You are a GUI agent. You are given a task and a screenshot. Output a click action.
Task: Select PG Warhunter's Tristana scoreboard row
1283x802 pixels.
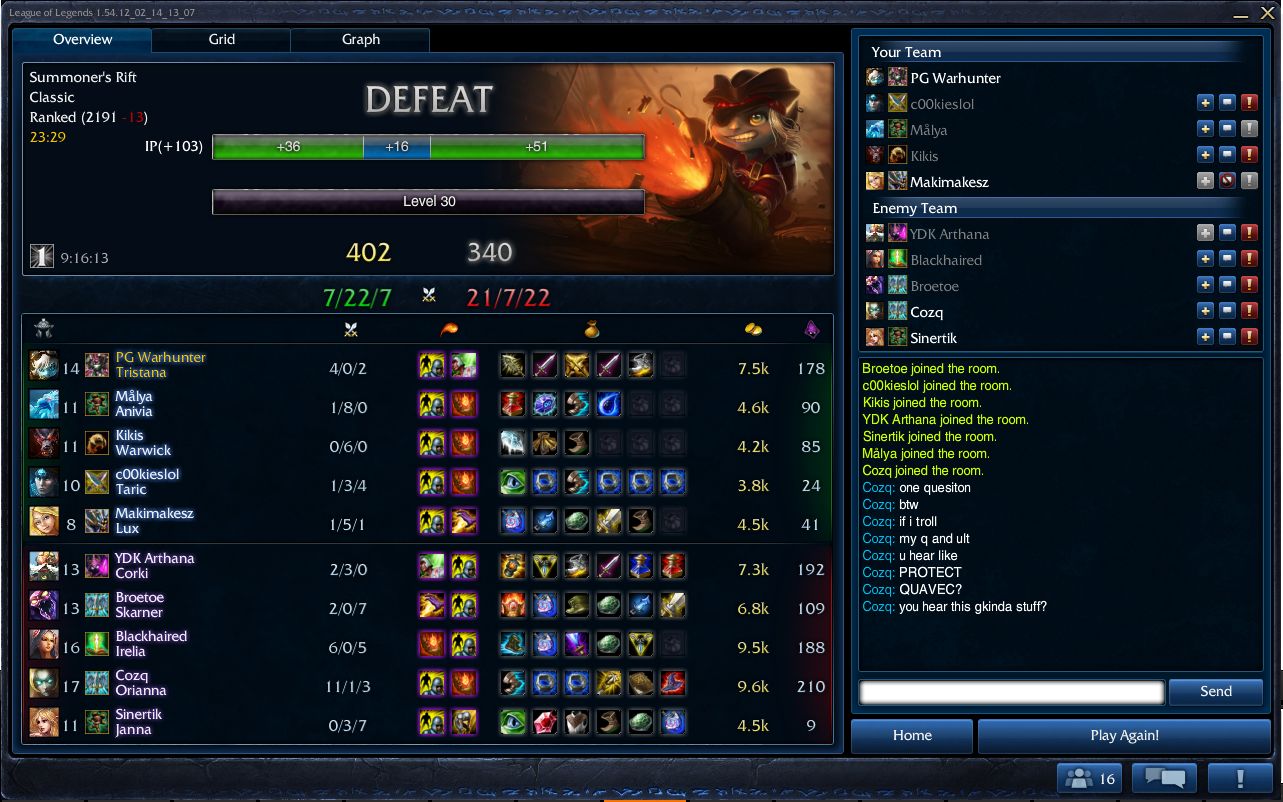[x=427, y=365]
